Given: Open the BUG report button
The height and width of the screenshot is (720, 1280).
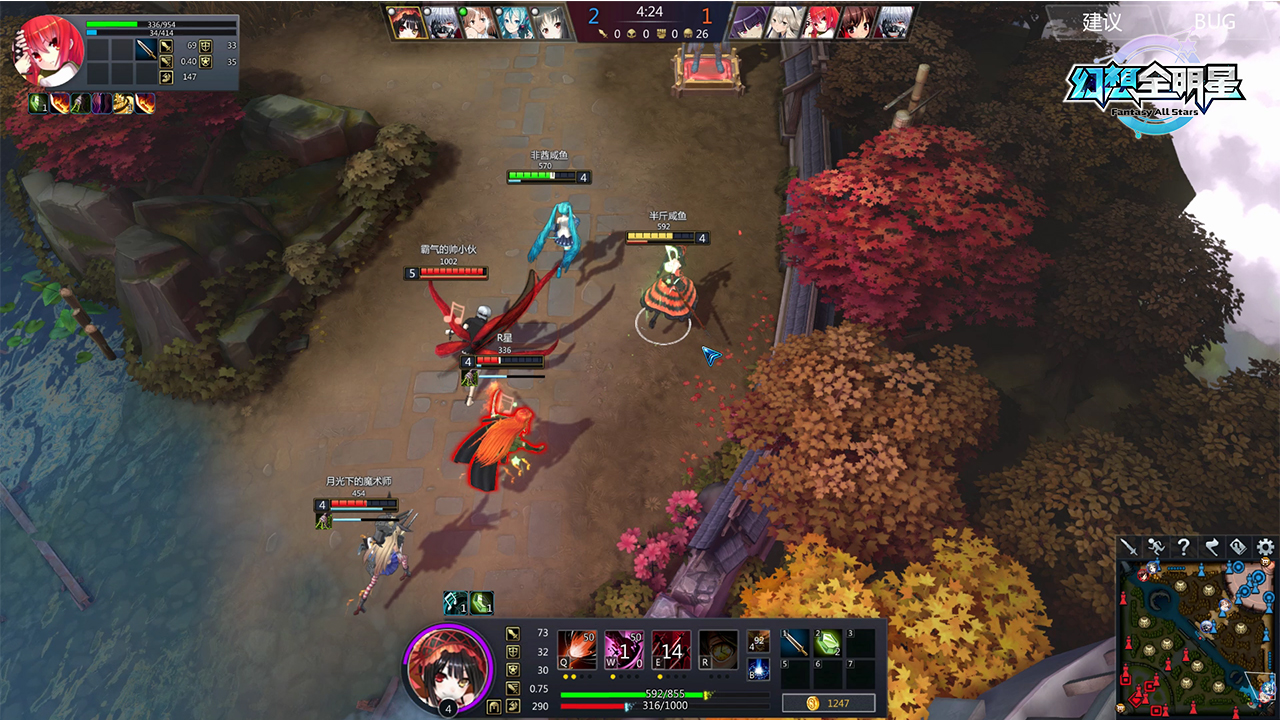Looking at the screenshot, I should 1214,22.
